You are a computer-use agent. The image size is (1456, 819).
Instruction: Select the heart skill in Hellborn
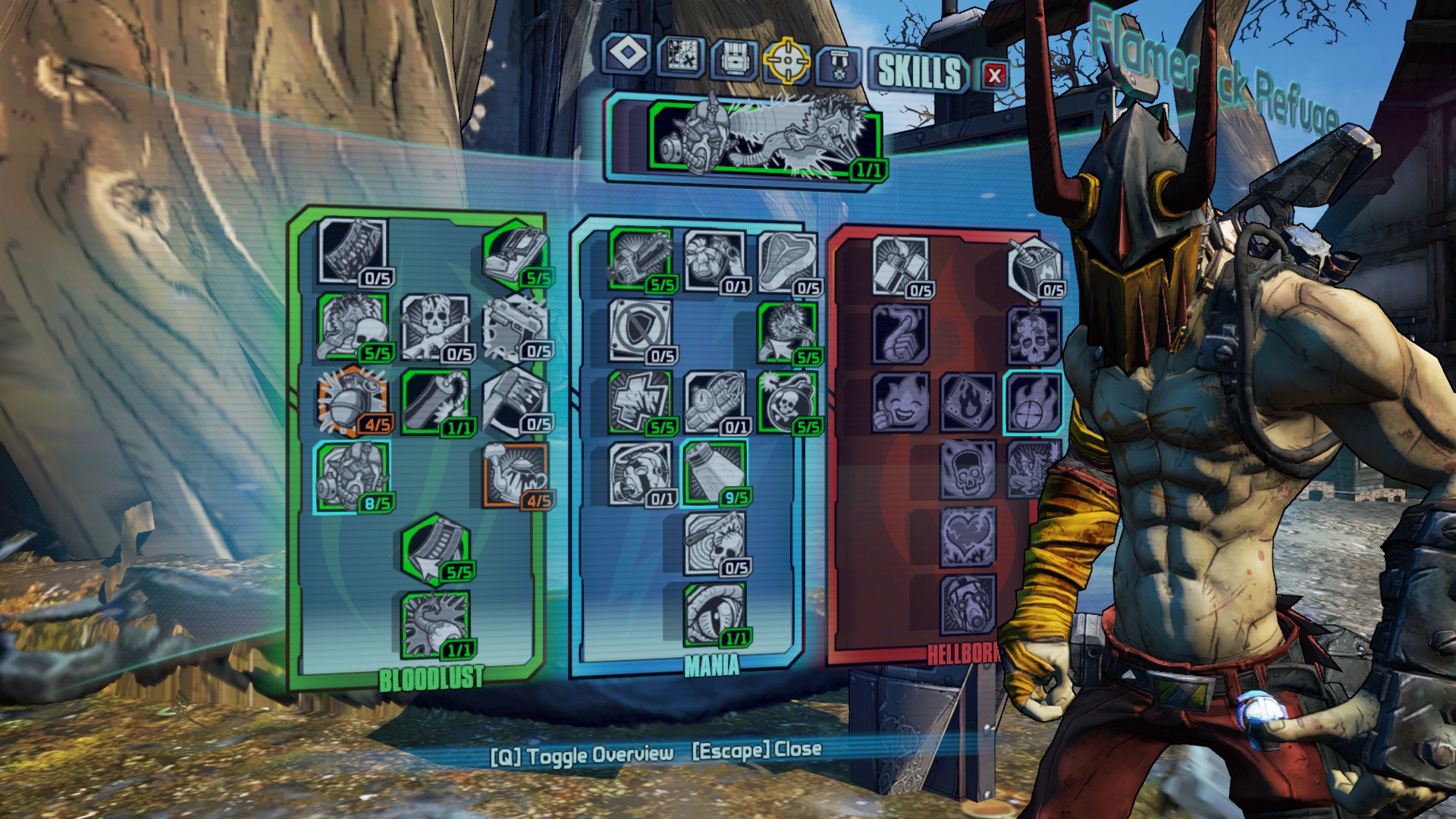point(968,537)
